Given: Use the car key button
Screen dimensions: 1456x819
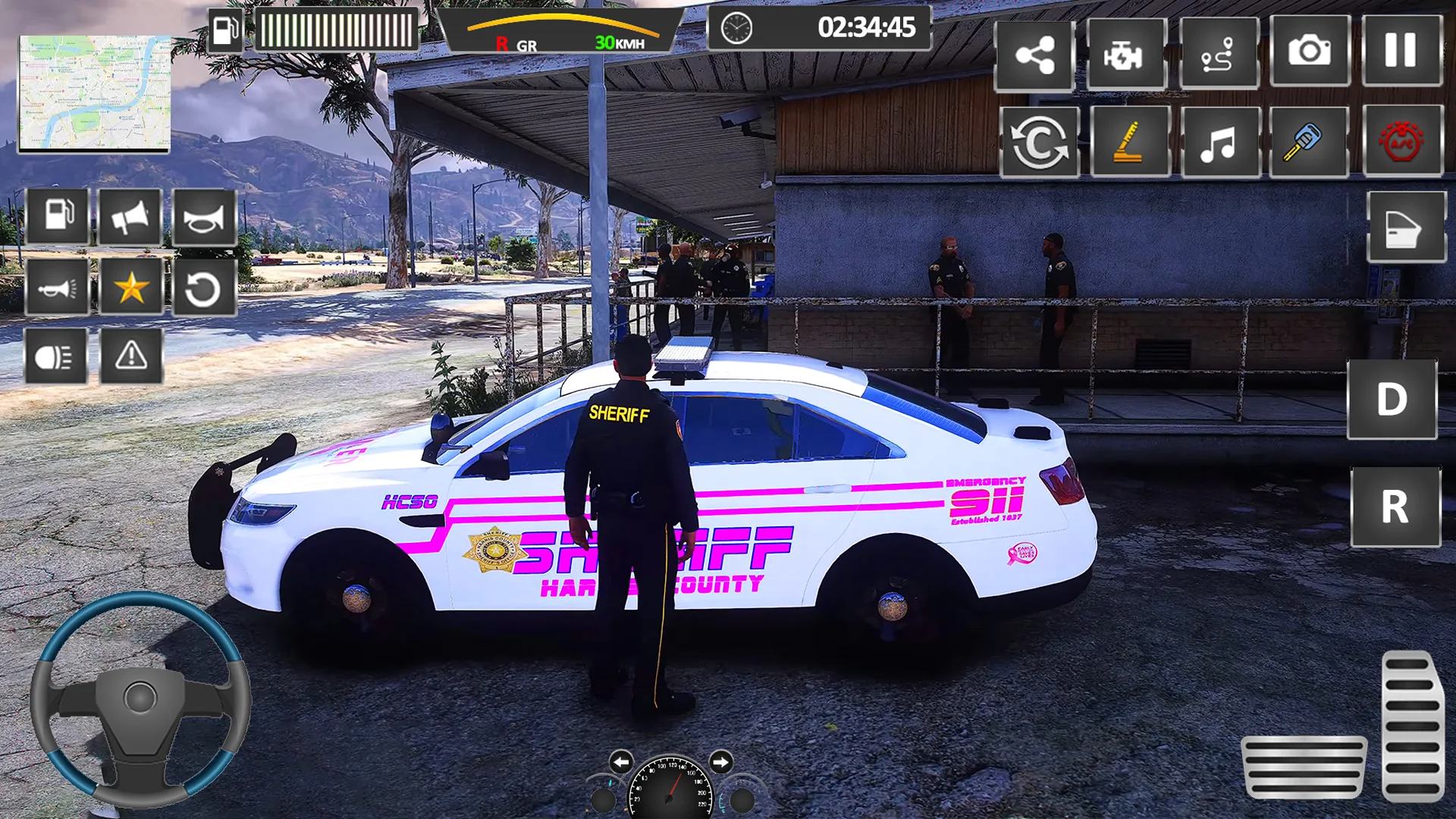Looking at the screenshot, I should click(1308, 142).
